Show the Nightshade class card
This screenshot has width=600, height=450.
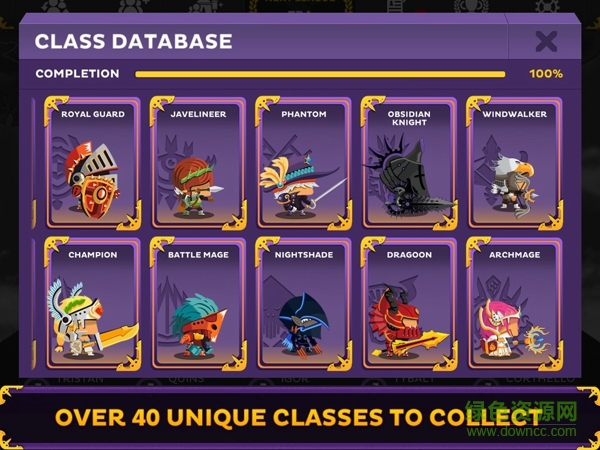click(303, 305)
